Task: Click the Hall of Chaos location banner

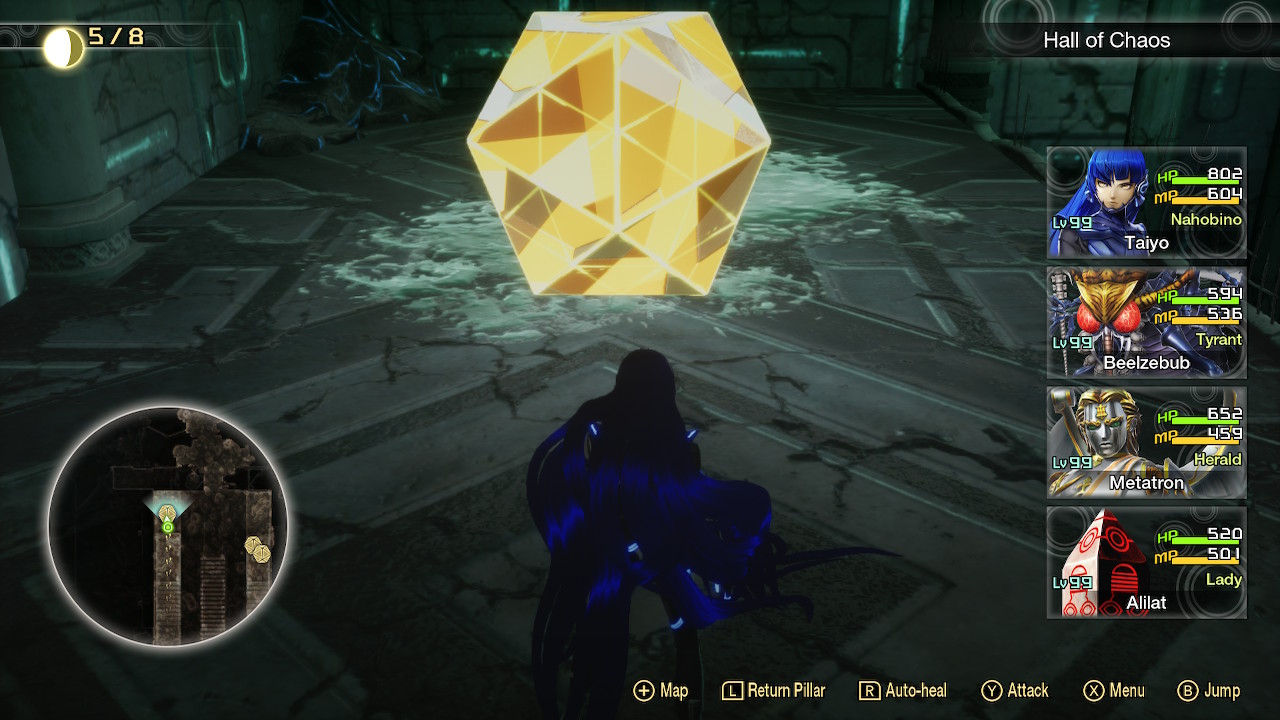Action: click(x=1108, y=41)
